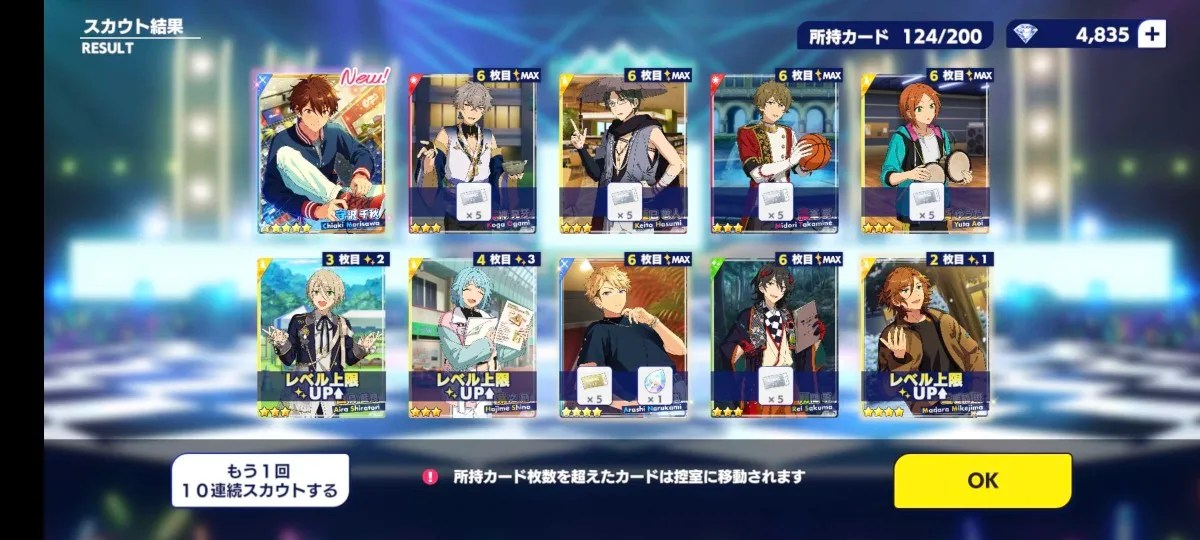Scout ten more times with the repeat button
The height and width of the screenshot is (540, 1200).
pos(260,480)
